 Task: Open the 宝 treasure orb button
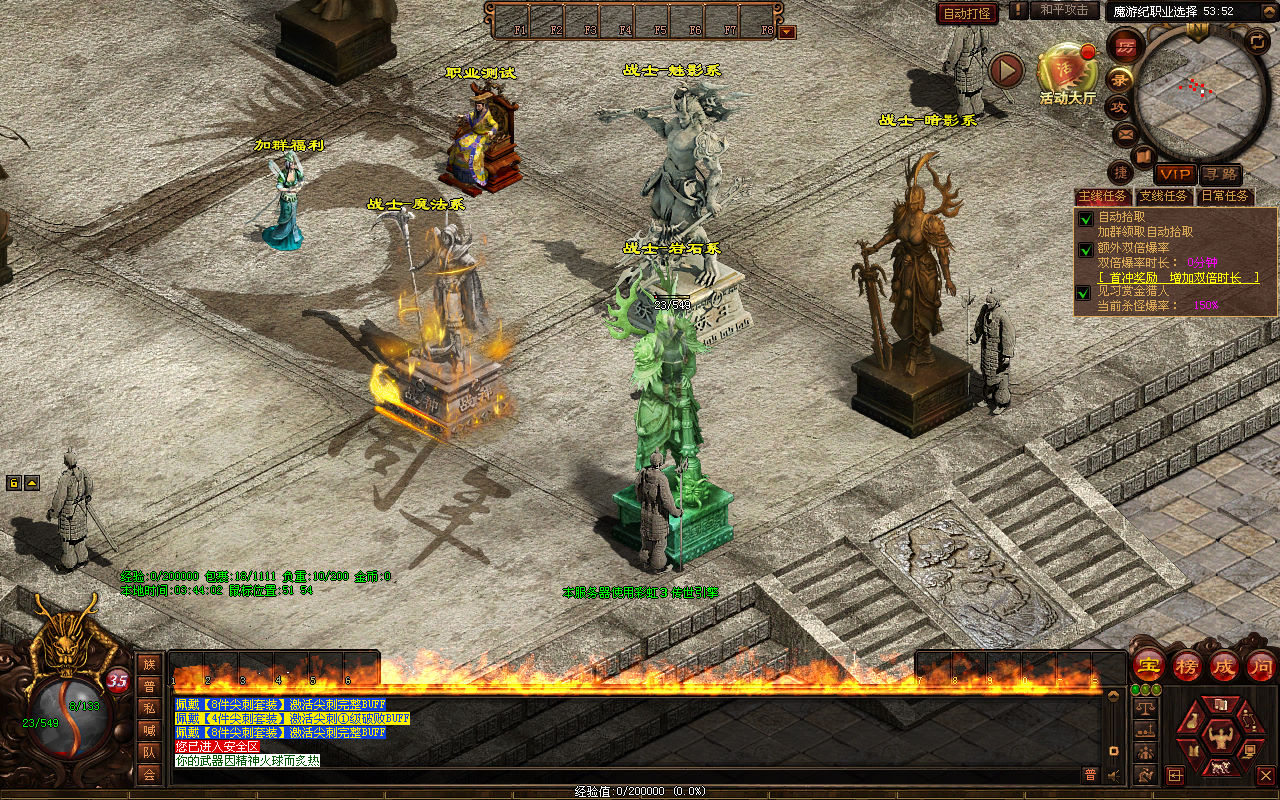tap(1148, 665)
